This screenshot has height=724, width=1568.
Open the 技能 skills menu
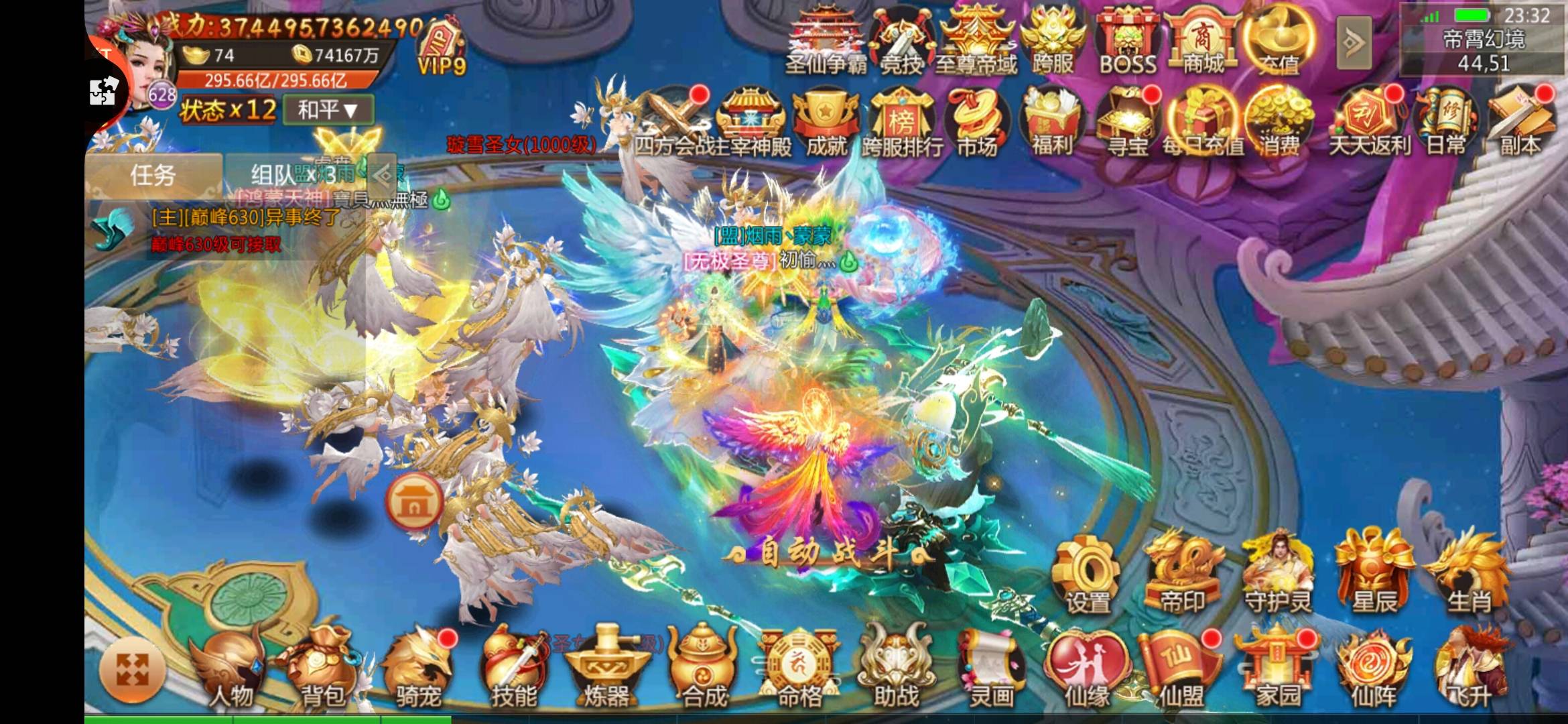(x=513, y=671)
